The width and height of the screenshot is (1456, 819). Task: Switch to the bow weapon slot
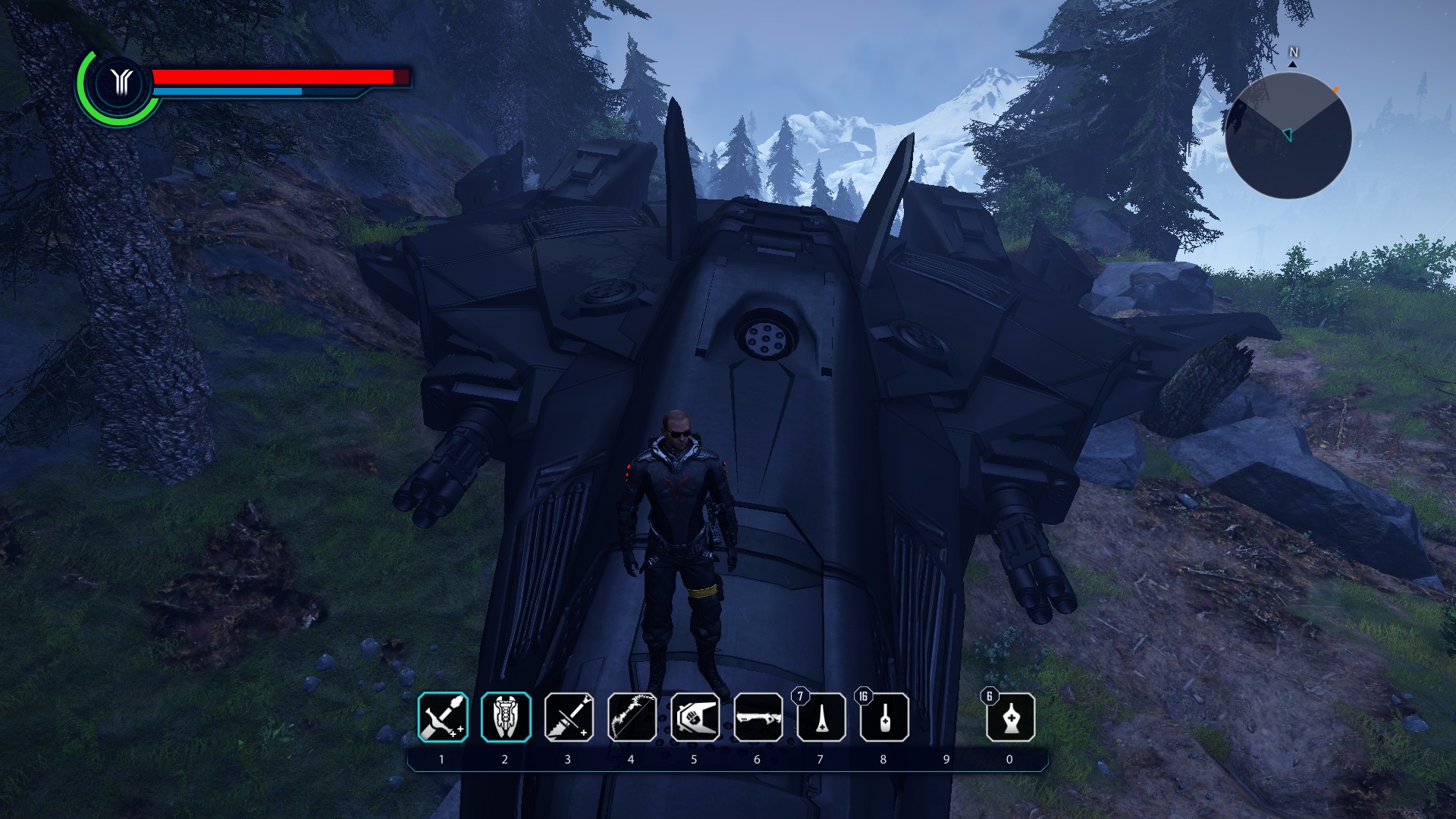tap(632, 717)
